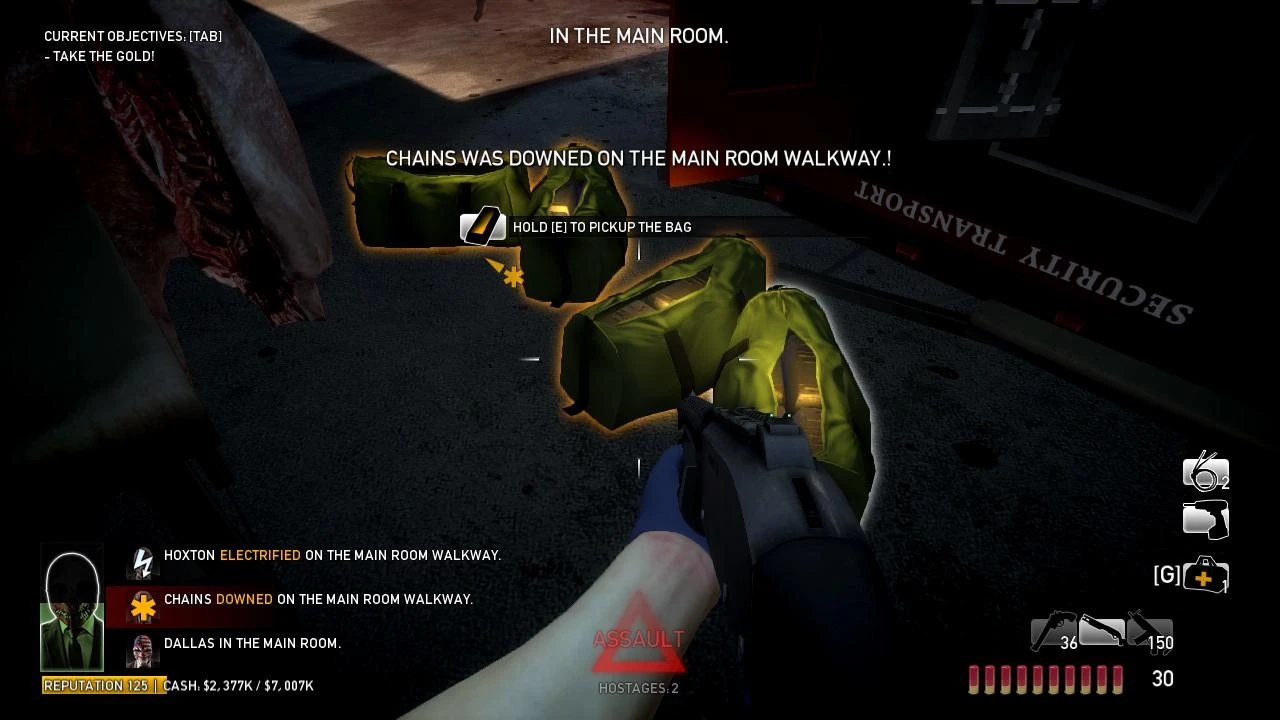The height and width of the screenshot is (720, 1280).
Task: Click the bag pickup icon beside the prompt
Action: click(483, 227)
